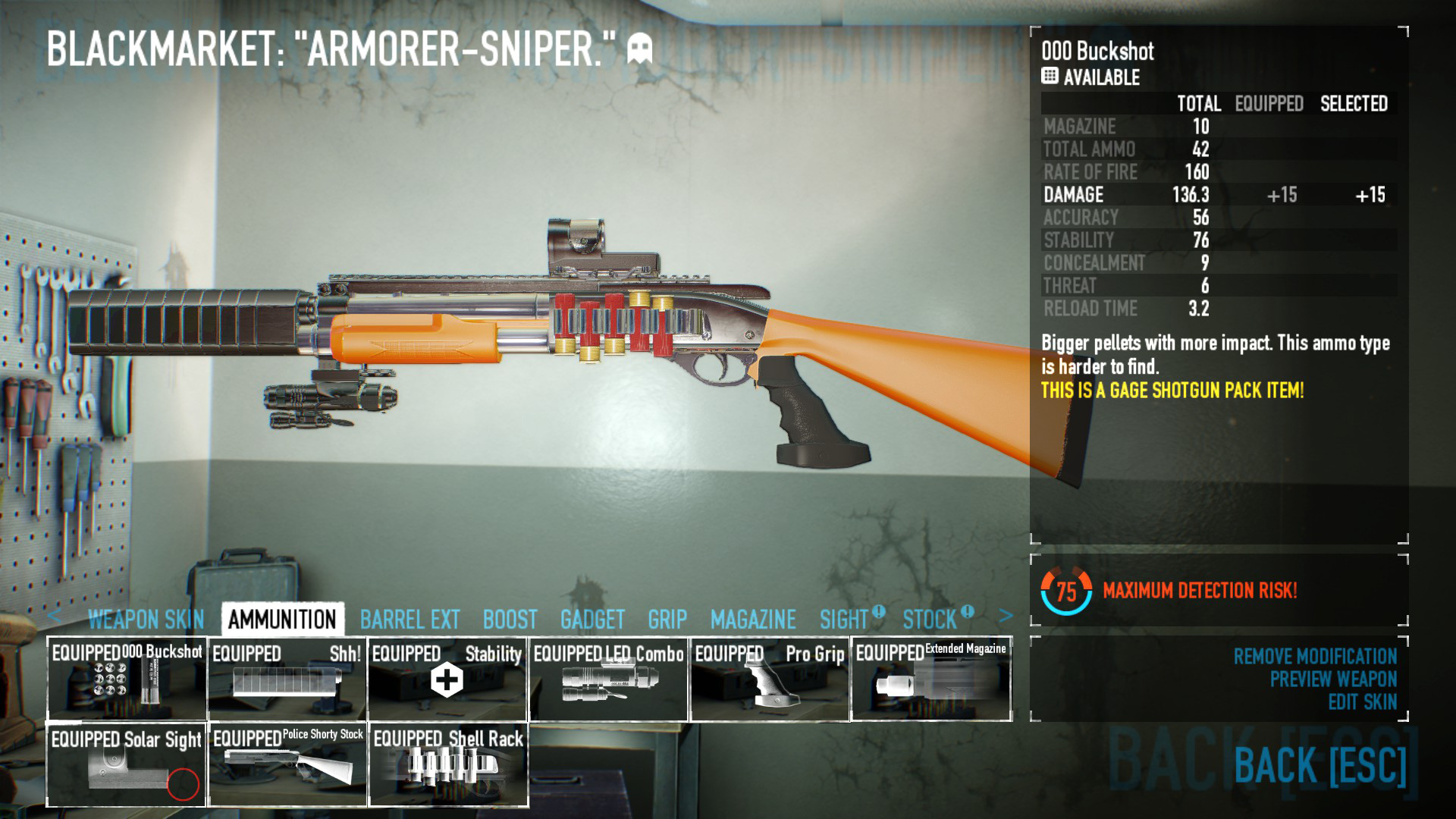
Task: Pick the Pro Grip tile
Action: 770,679
